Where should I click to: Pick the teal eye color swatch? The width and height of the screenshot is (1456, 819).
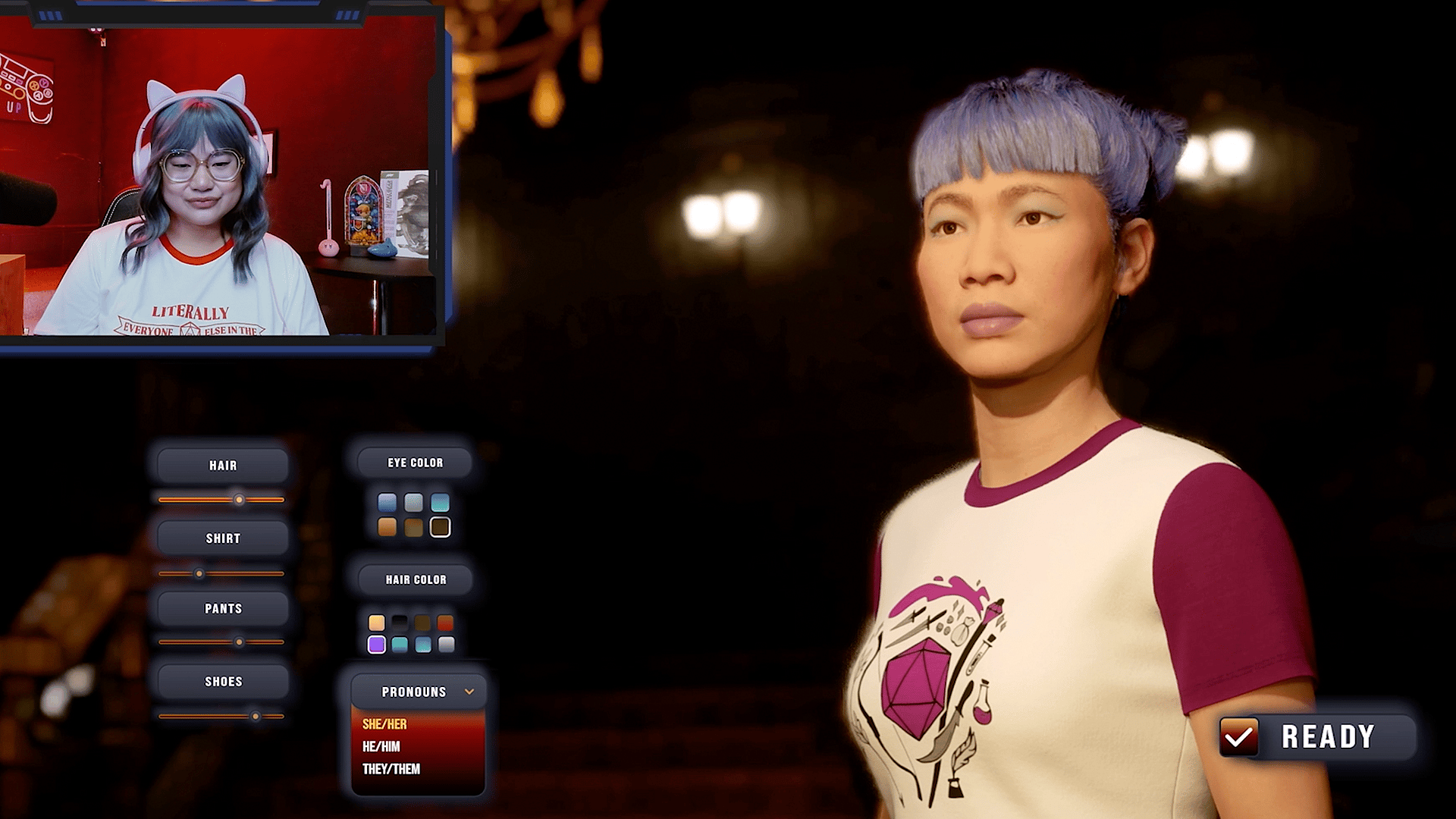click(x=440, y=503)
